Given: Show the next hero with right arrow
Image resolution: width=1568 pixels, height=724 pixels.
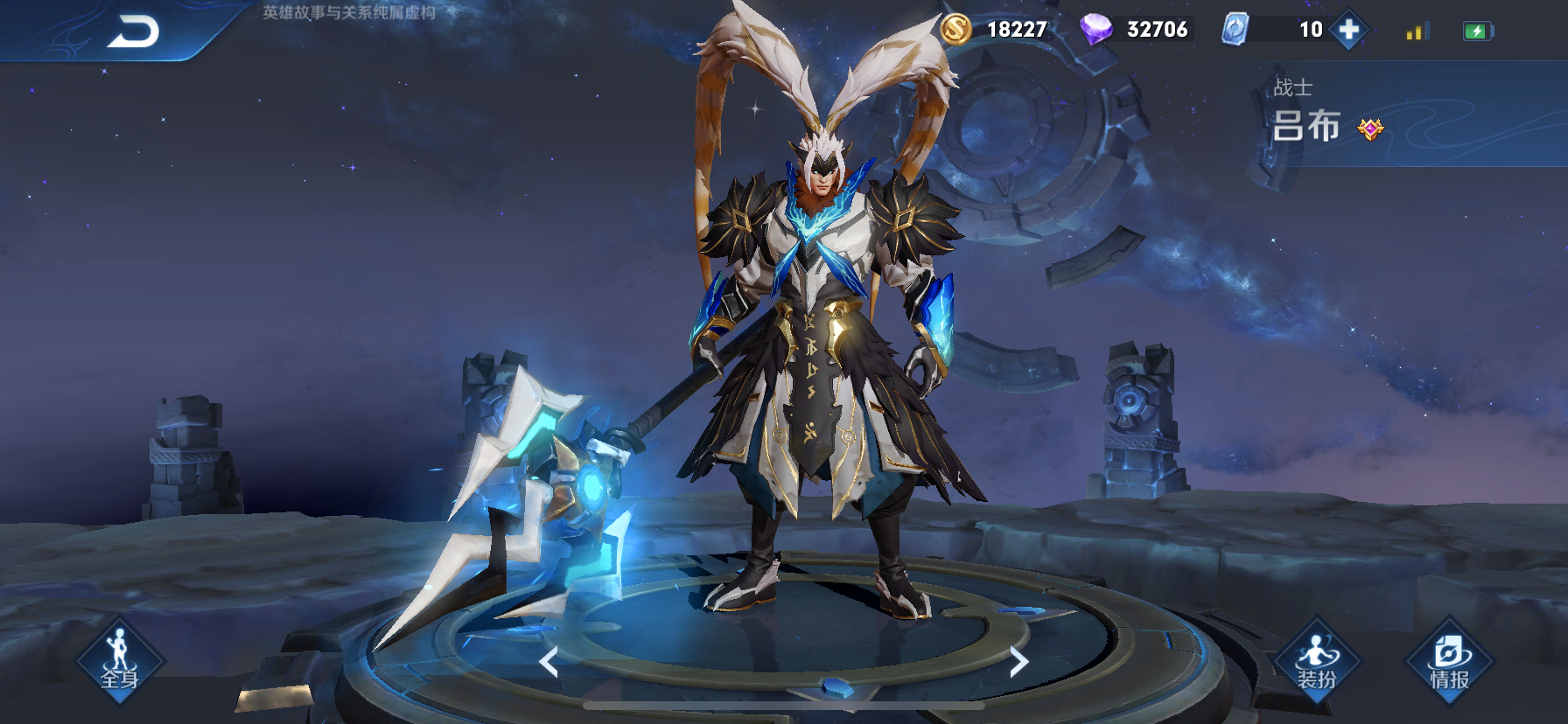Looking at the screenshot, I should pos(1018,662).
